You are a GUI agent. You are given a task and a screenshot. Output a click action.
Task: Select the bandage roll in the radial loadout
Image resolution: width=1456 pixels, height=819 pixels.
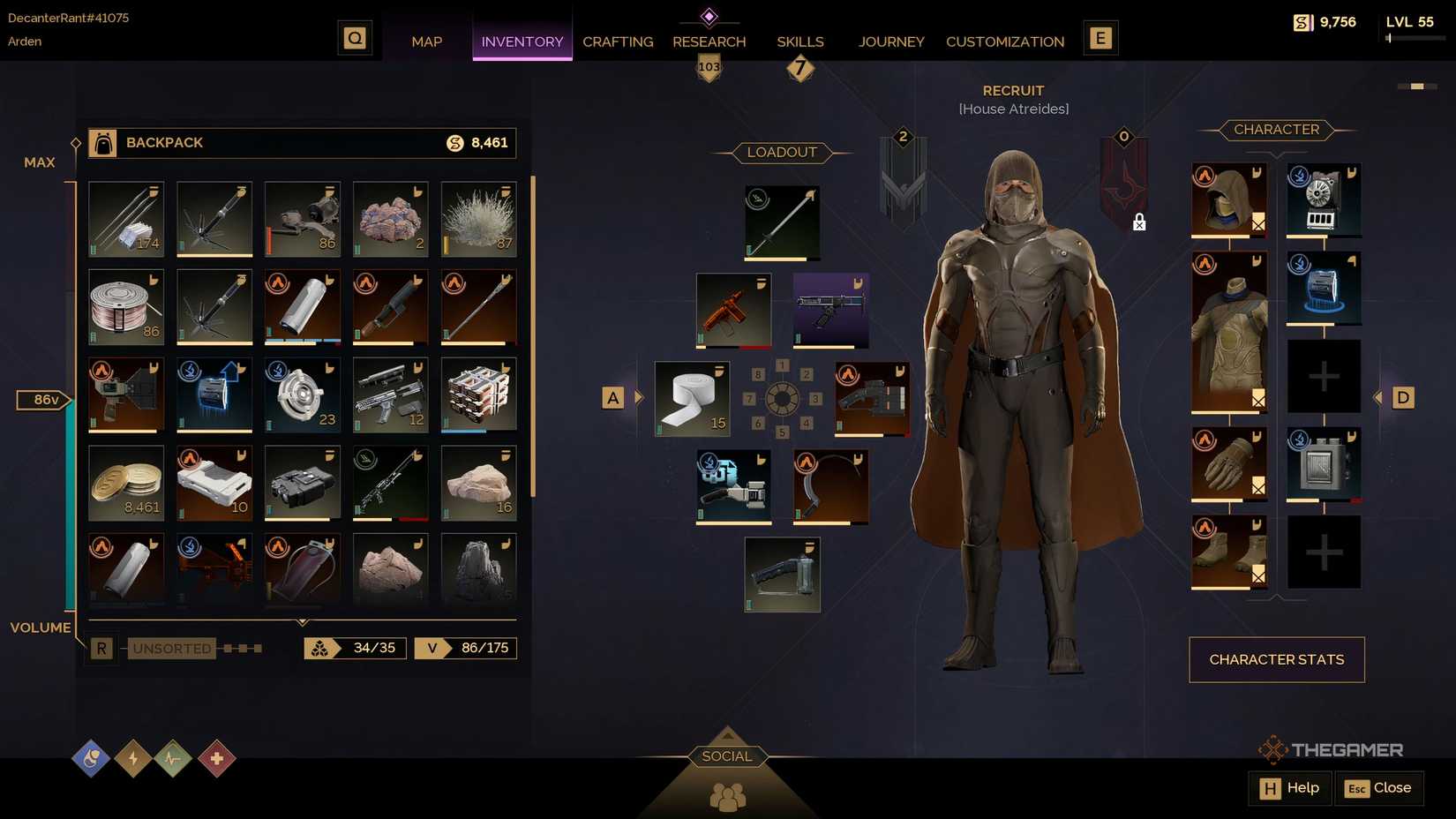point(692,397)
